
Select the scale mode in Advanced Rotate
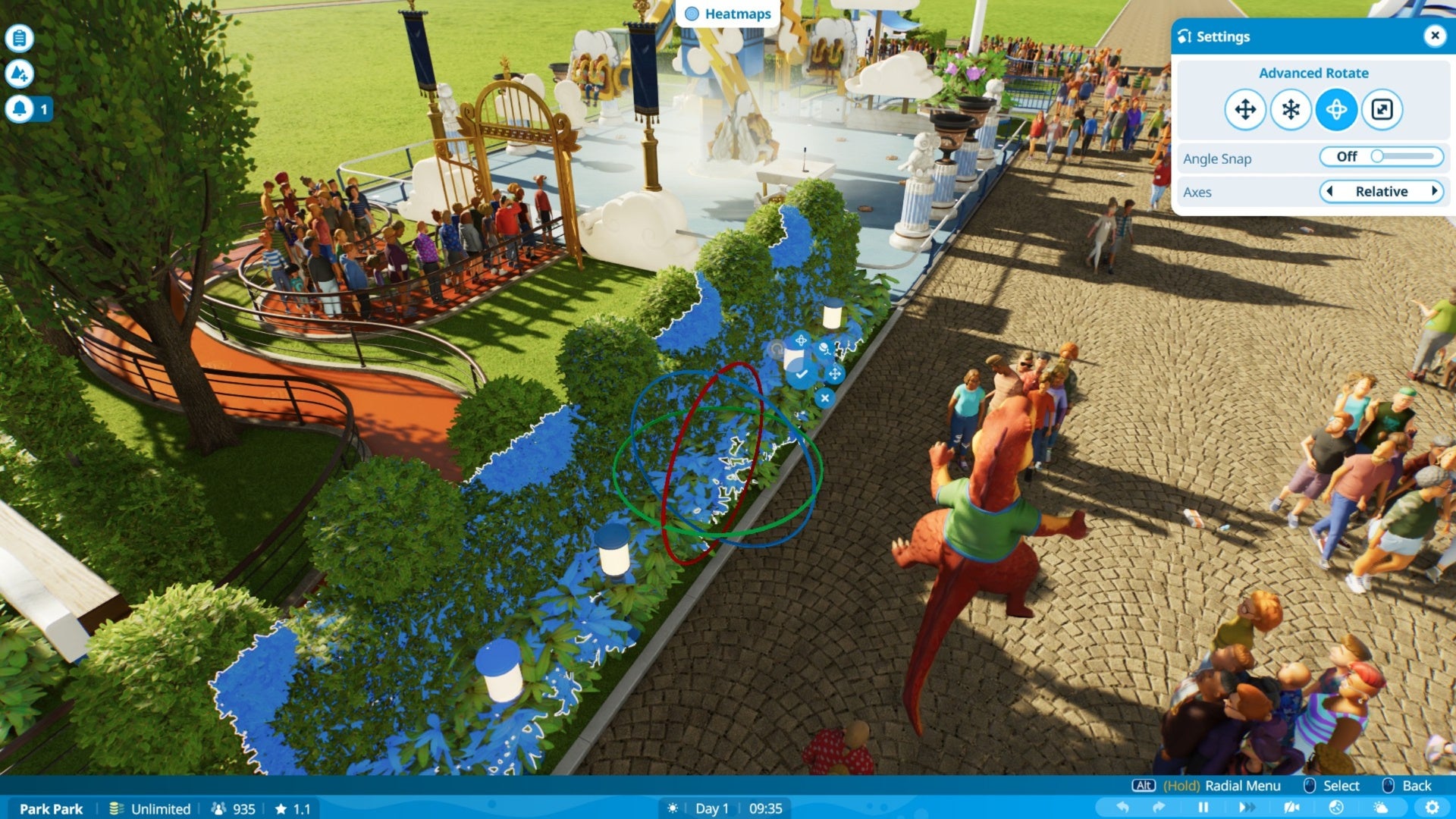click(1383, 109)
